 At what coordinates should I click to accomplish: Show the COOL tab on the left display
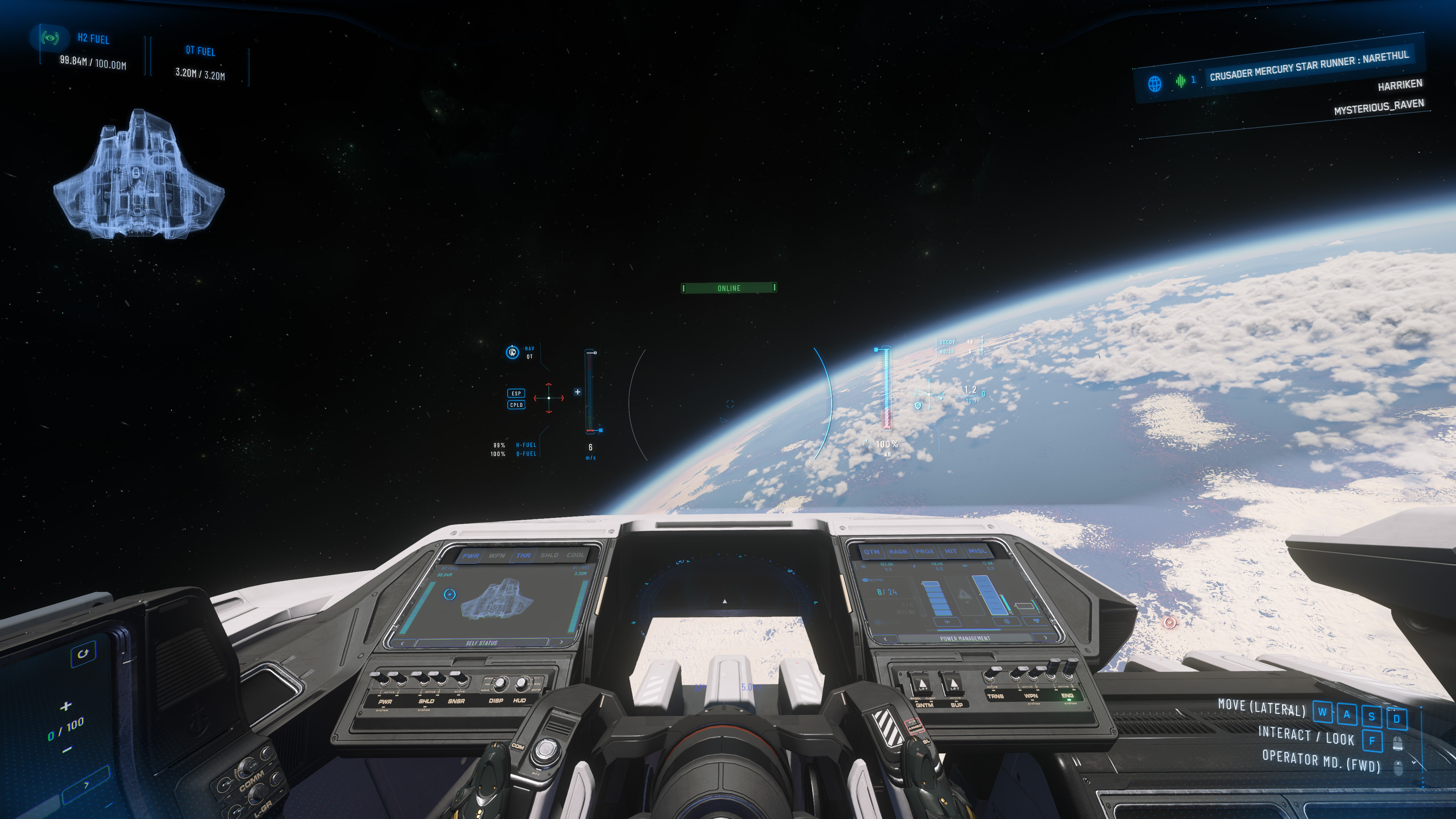pos(576,555)
